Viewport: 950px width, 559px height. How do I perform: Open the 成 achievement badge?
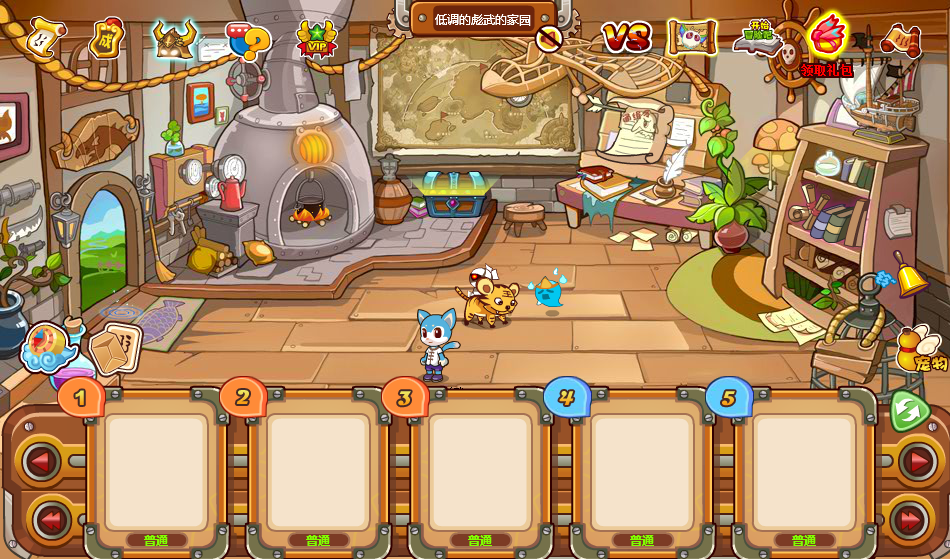(105, 40)
